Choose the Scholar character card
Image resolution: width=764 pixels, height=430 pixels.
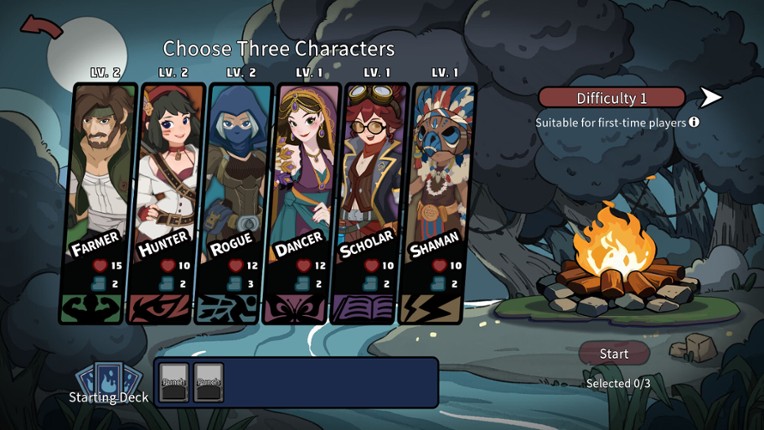371,200
